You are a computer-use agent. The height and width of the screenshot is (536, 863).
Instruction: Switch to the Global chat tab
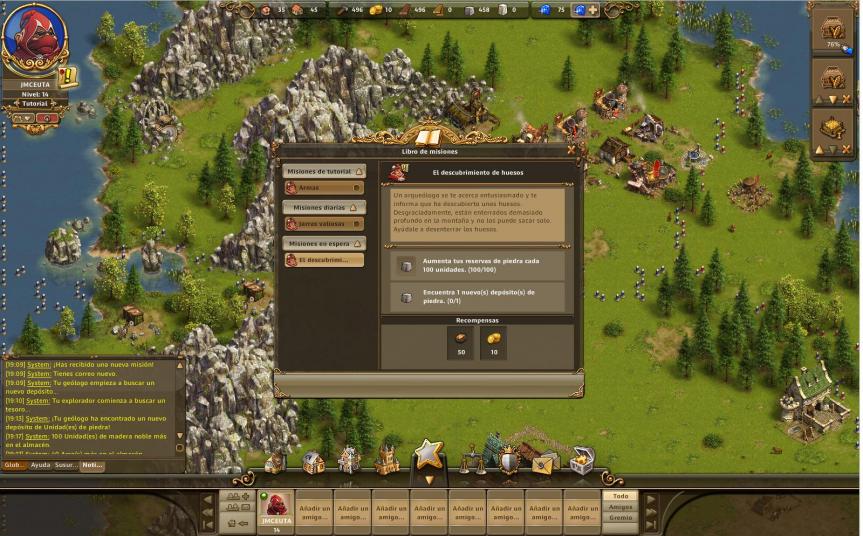coord(14,465)
